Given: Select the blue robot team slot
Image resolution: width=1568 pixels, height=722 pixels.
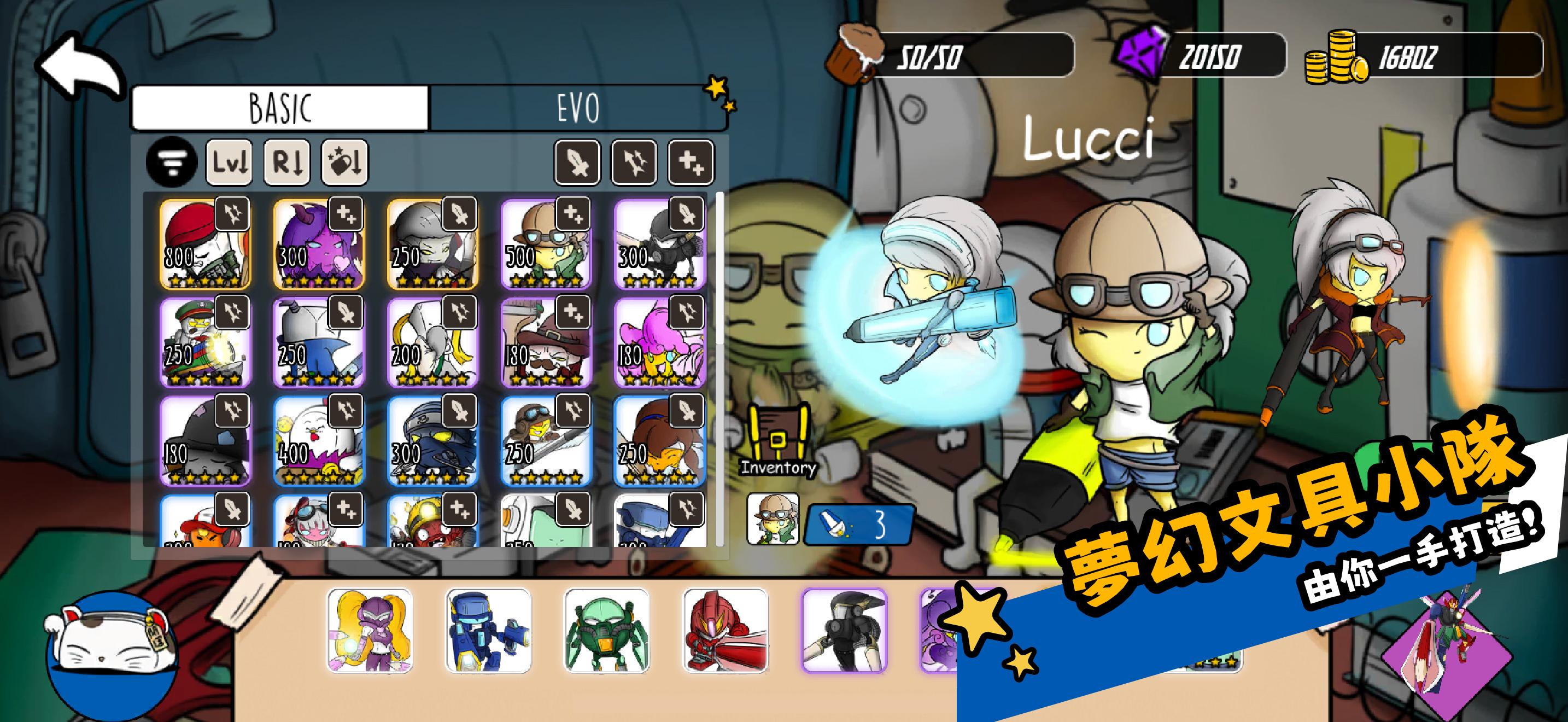Looking at the screenshot, I should click(488, 630).
